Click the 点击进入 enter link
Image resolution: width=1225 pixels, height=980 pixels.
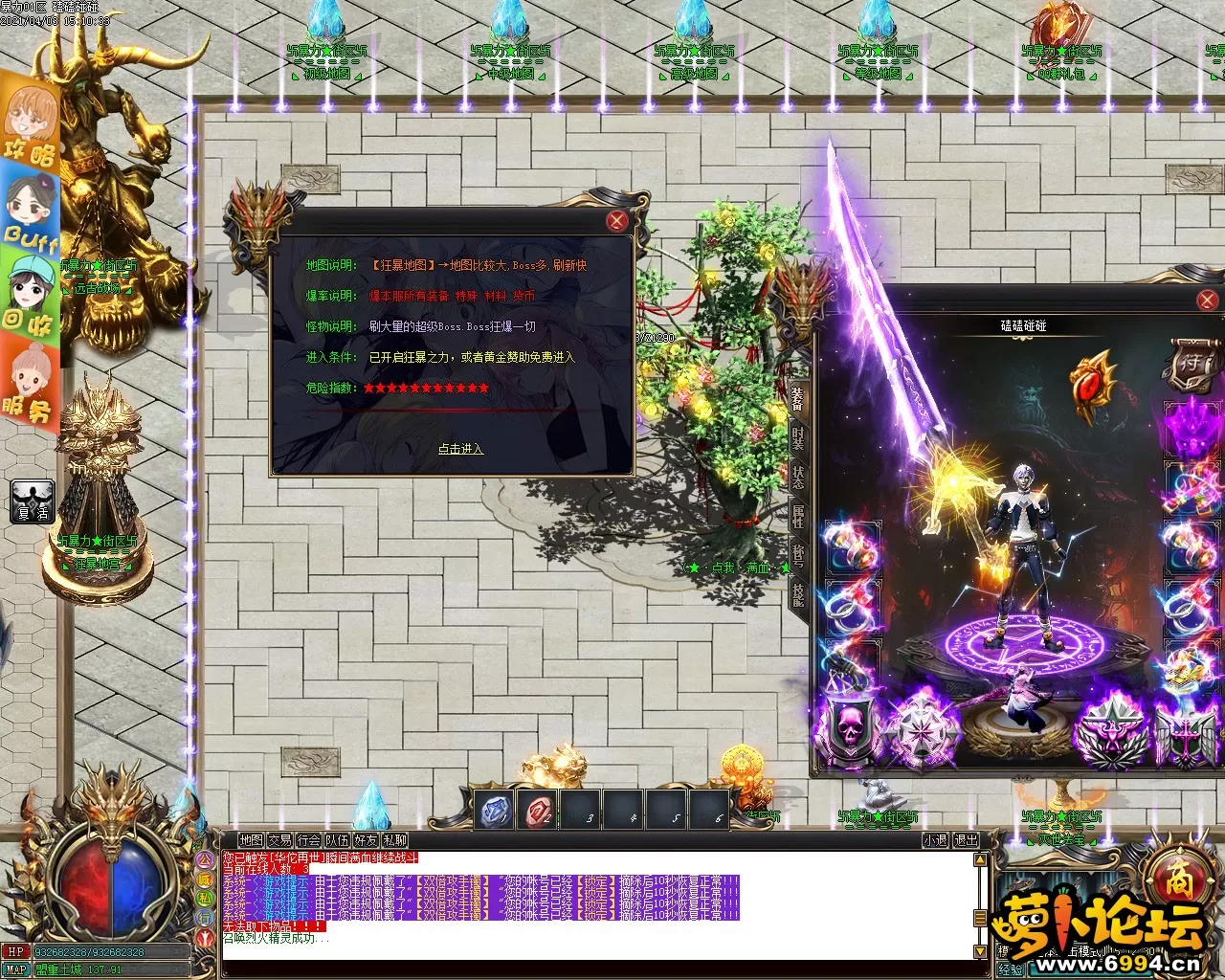pos(460,449)
